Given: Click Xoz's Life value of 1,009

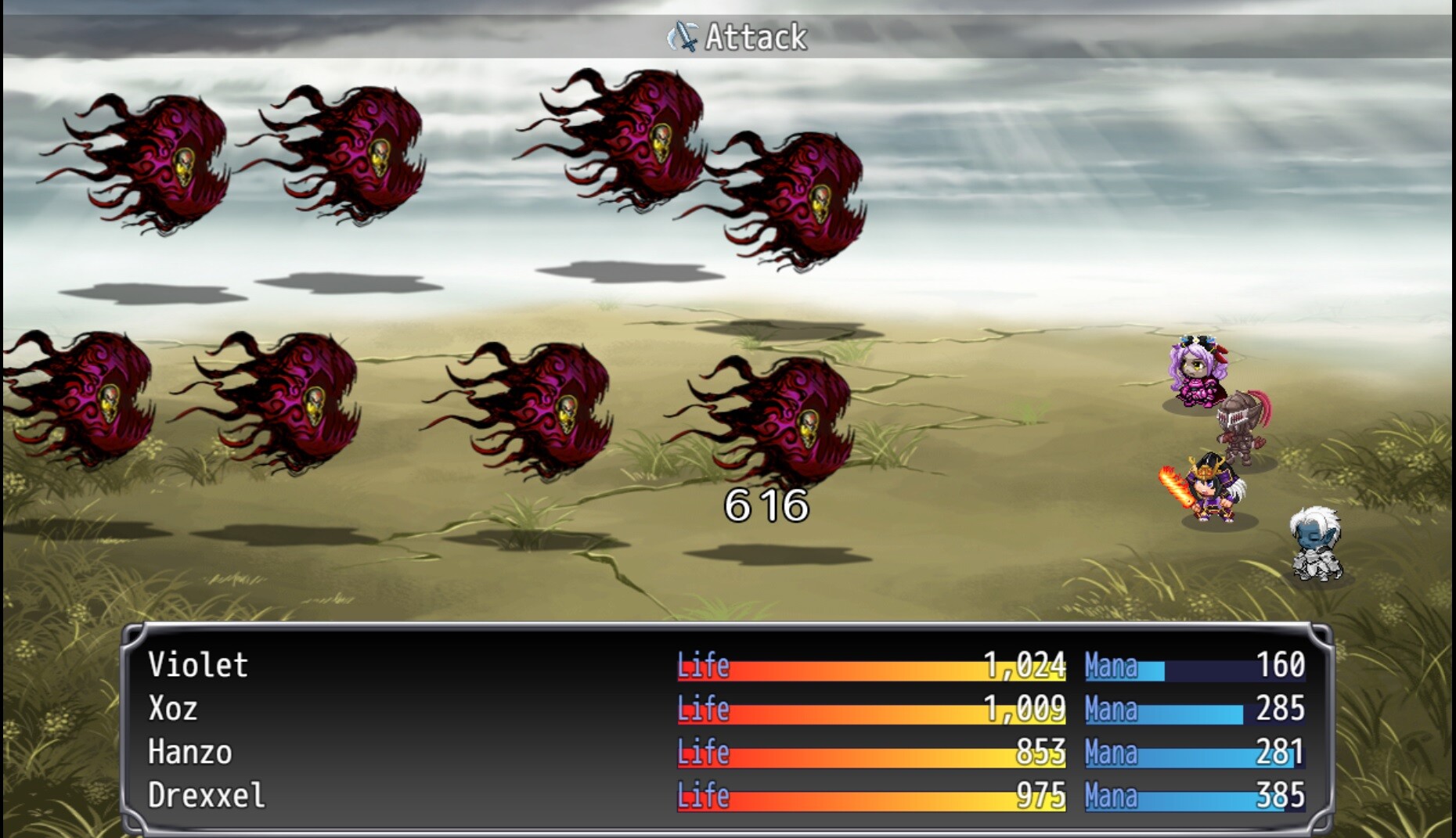Looking at the screenshot, I should 1025,710.
